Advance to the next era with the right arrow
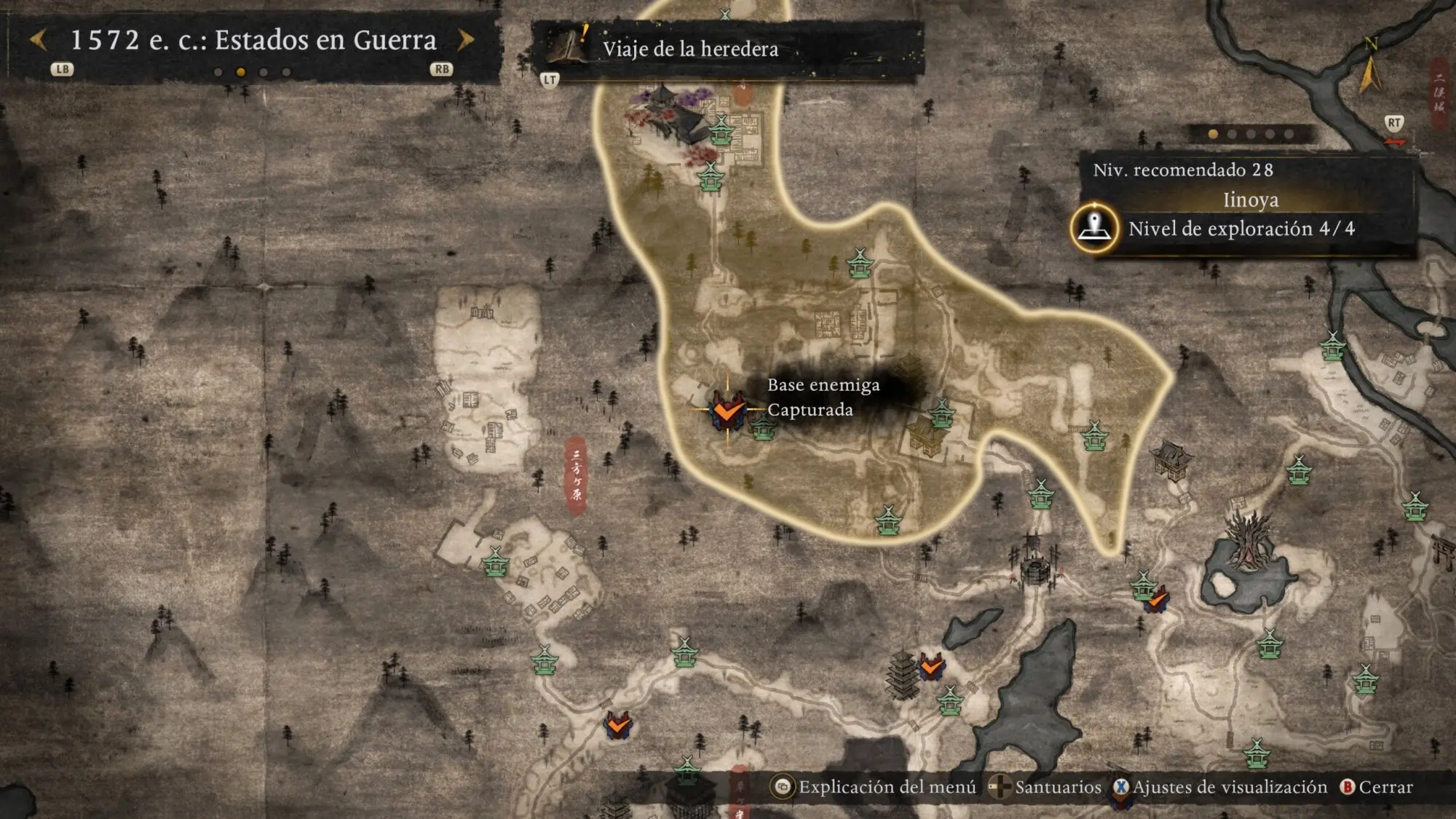 (466, 40)
